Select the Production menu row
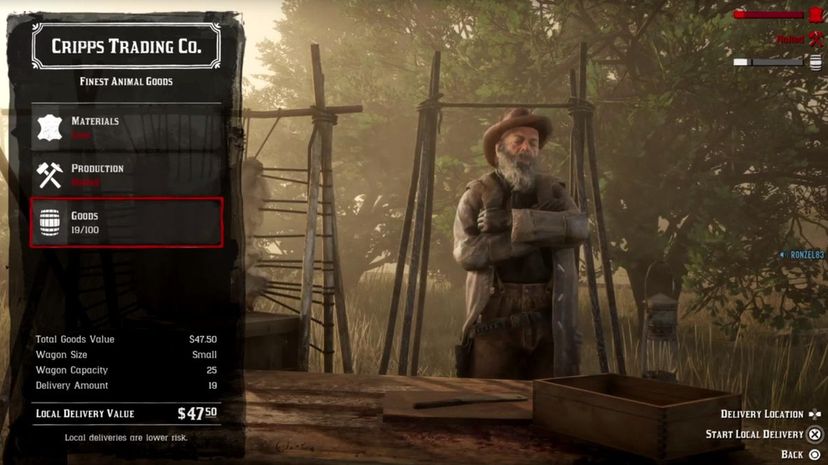This screenshot has width=828, height=465. point(126,175)
